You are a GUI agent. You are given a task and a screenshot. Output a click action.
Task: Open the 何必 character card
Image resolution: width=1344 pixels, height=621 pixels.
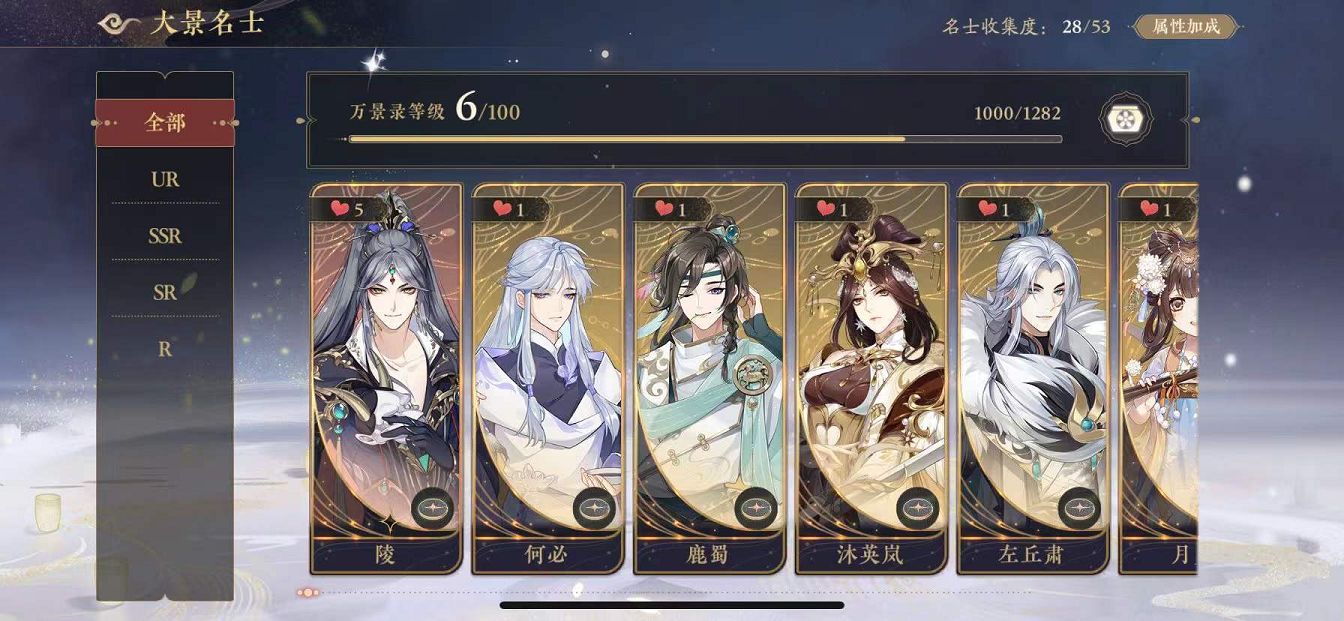[x=547, y=378]
